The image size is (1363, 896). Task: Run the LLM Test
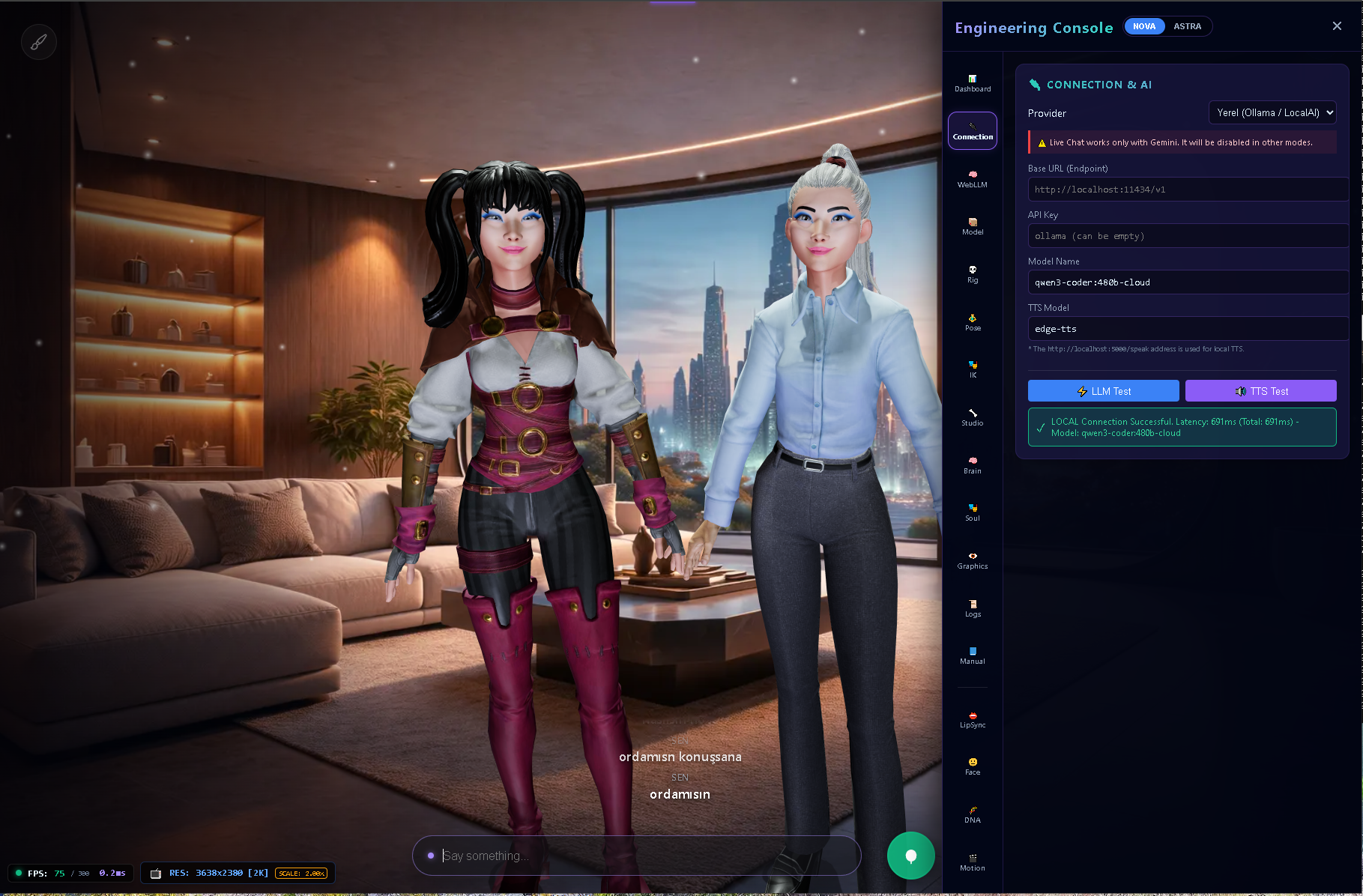click(x=1102, y=390)
